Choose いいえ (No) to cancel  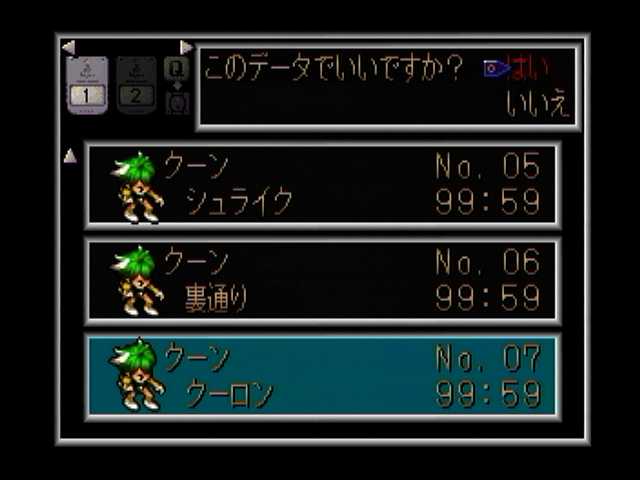[538, 105]
